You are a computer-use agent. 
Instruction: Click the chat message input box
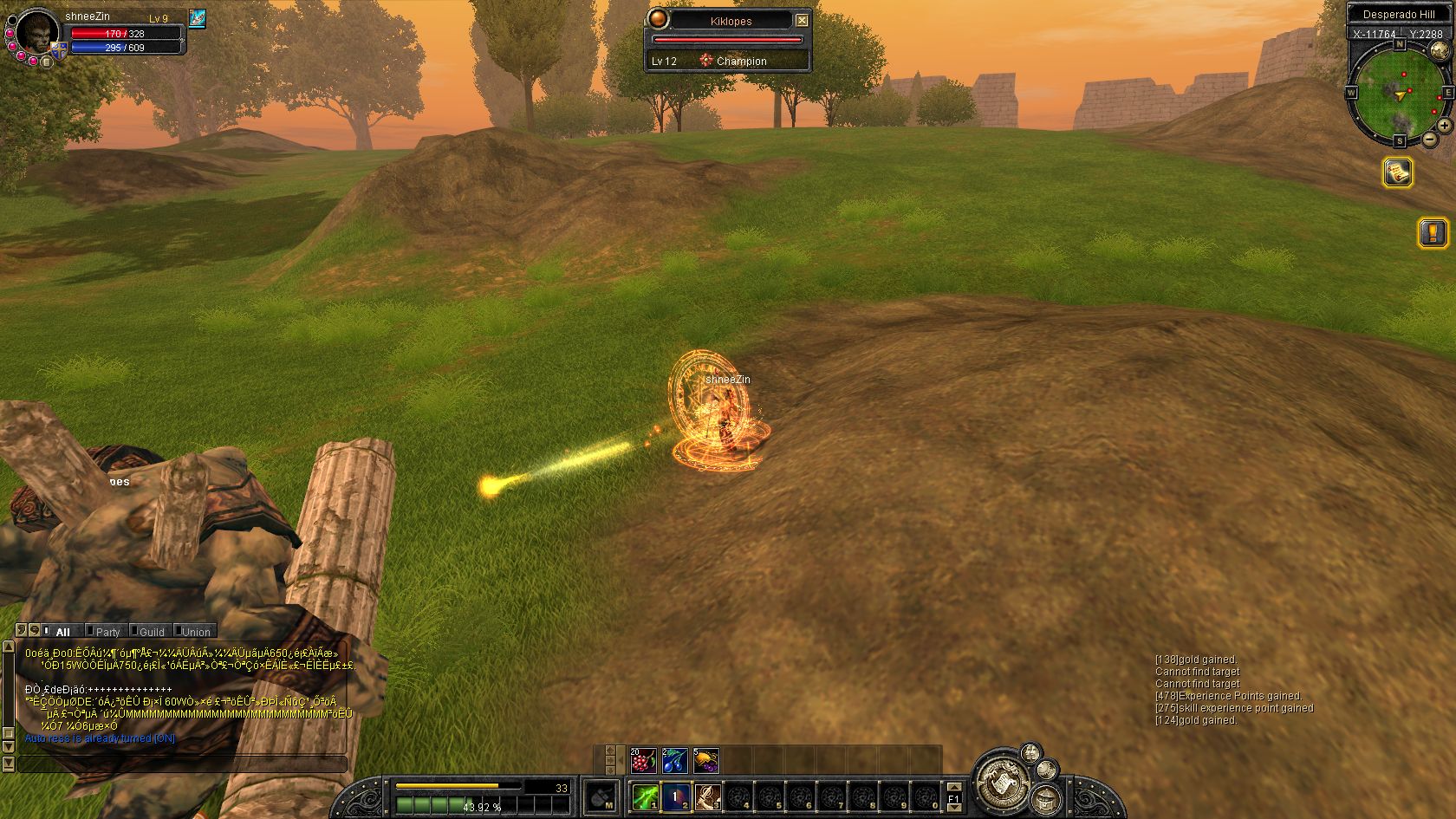pyautogui.click(x=182, y=764)
